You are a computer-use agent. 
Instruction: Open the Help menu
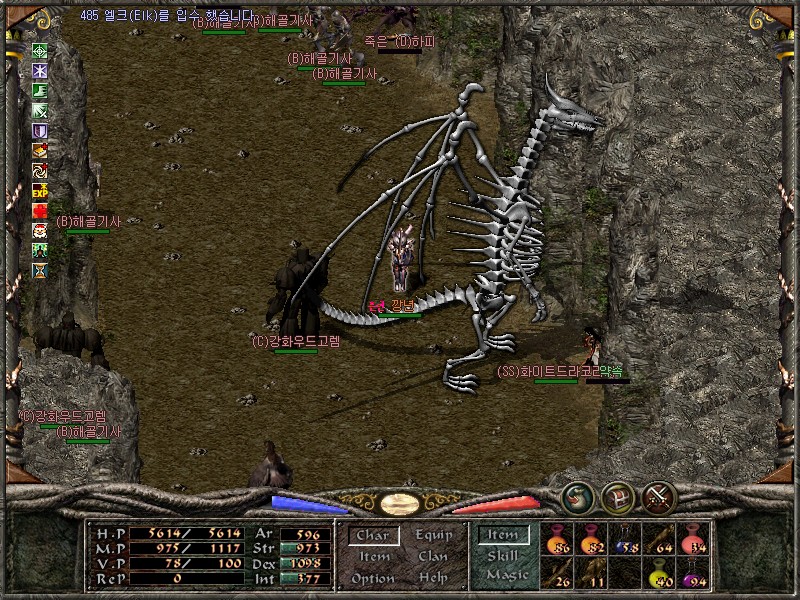[433, 578]
